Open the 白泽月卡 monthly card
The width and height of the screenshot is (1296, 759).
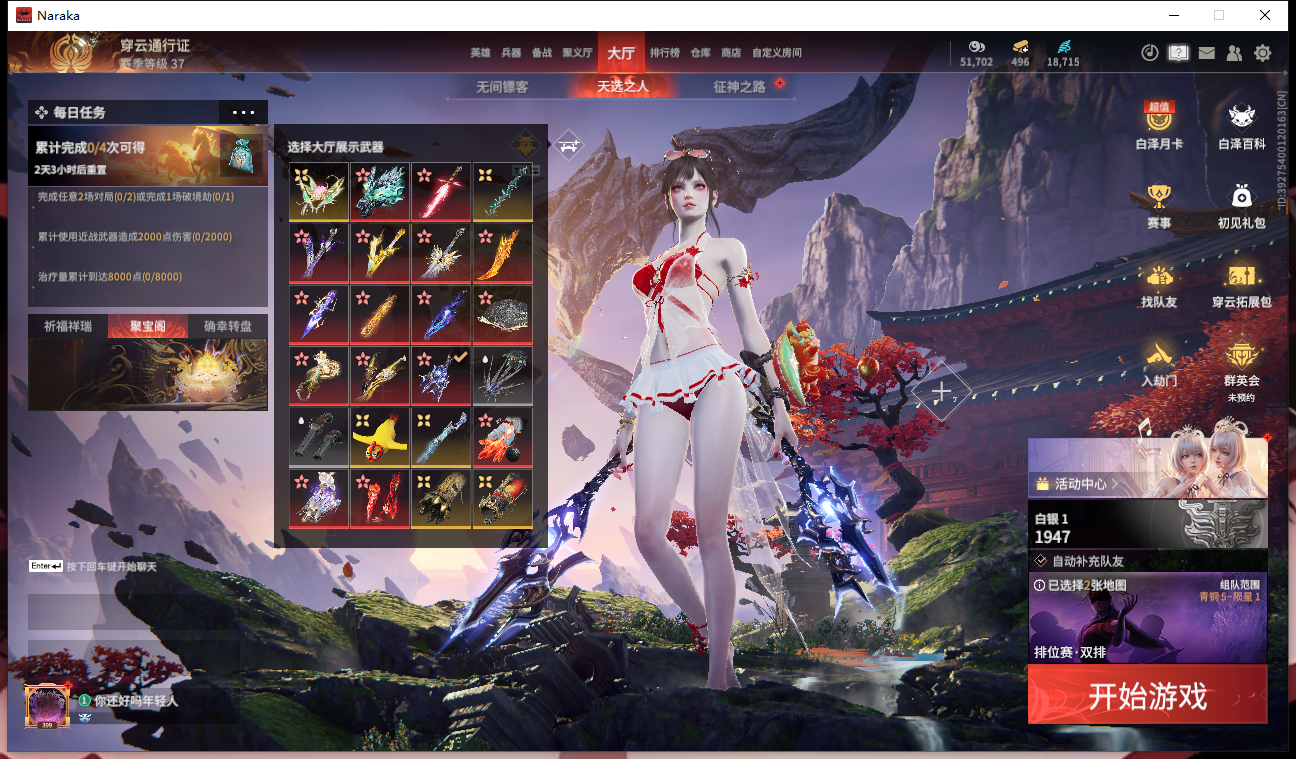(x=1159, y=125)
